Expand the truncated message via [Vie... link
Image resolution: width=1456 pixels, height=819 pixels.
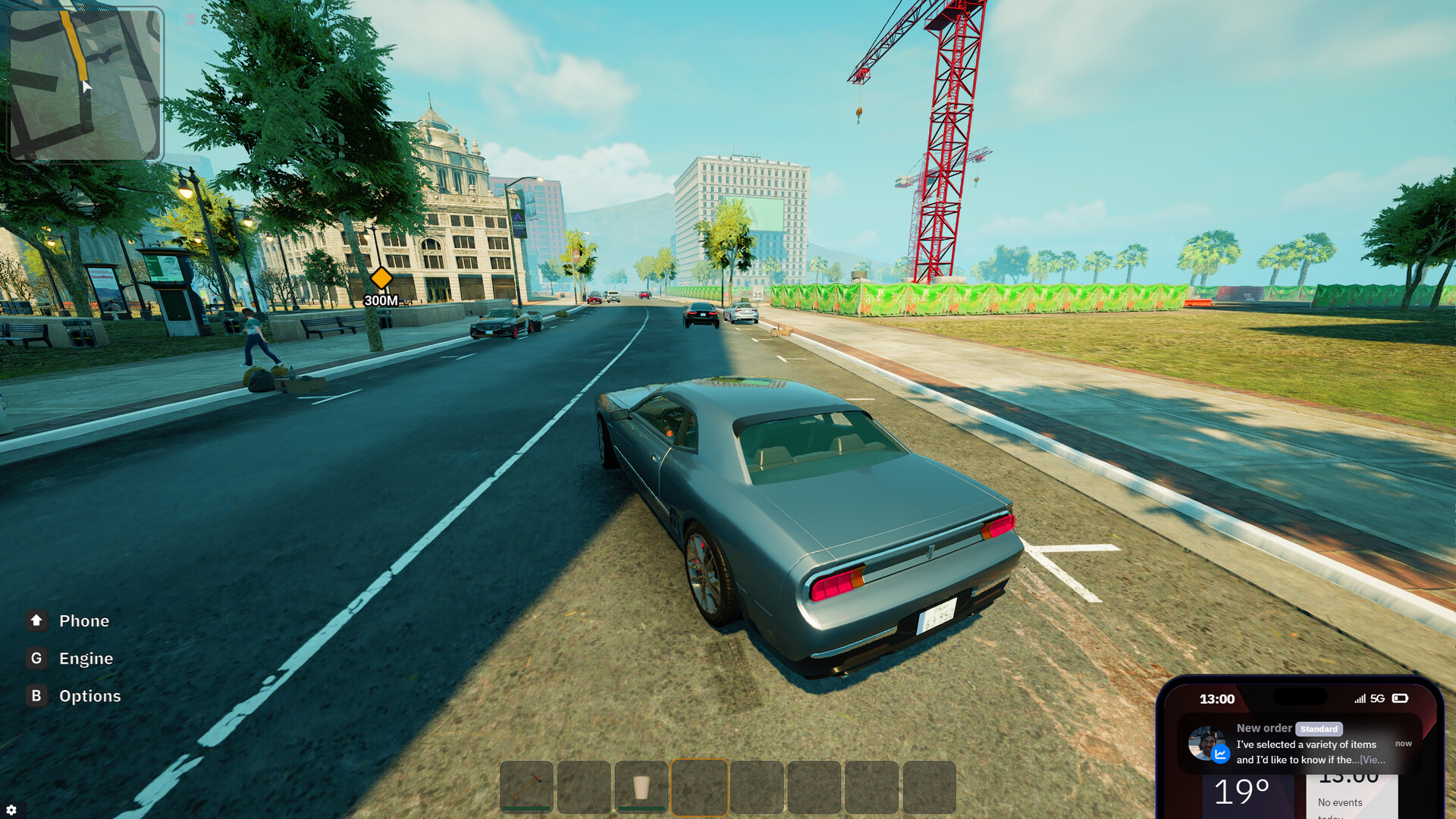pos(1373,761)
